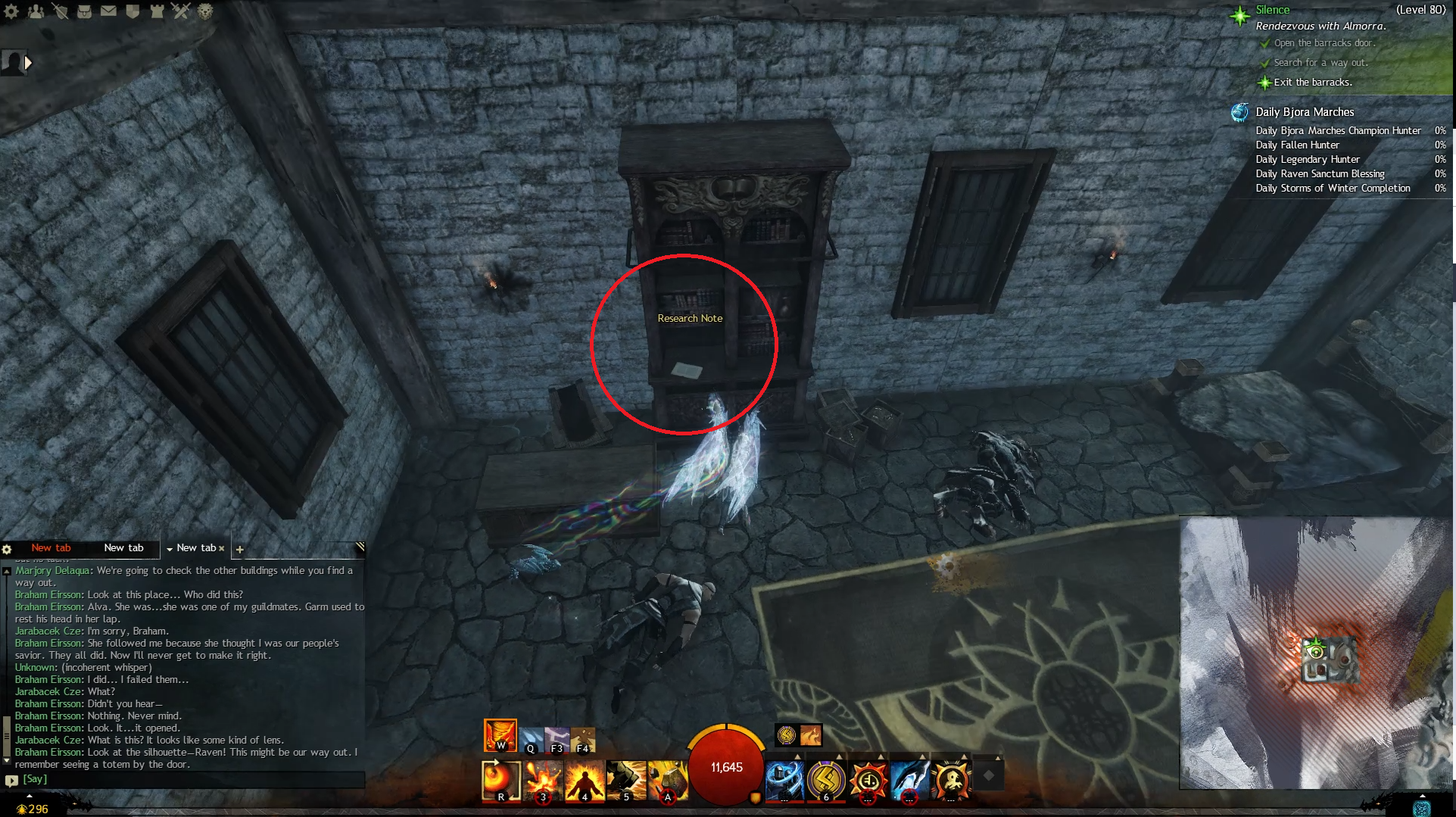Use the skill in slot 4

[x=584, y=780]
